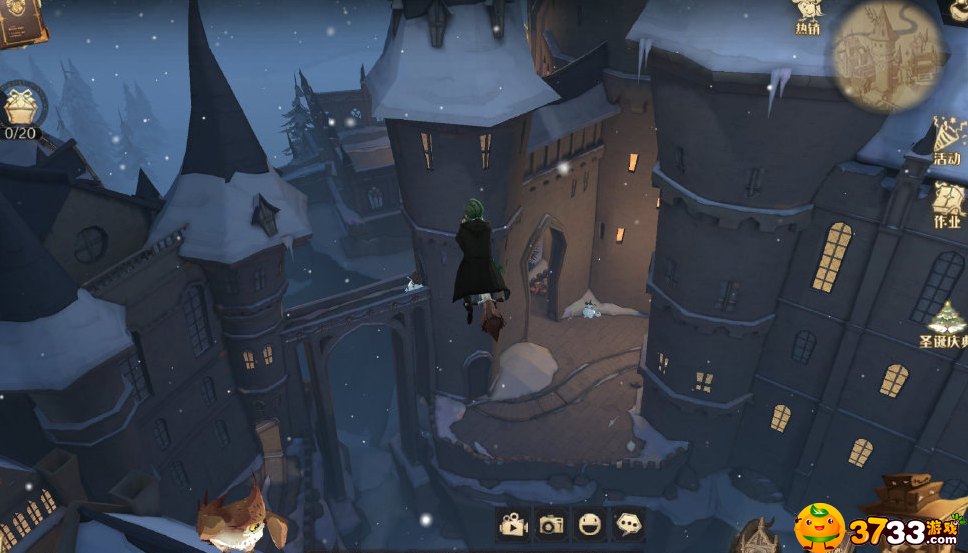Open the Hogwarts crest book
The width and height of the screenshot is (968, 553).
[20, 20]
